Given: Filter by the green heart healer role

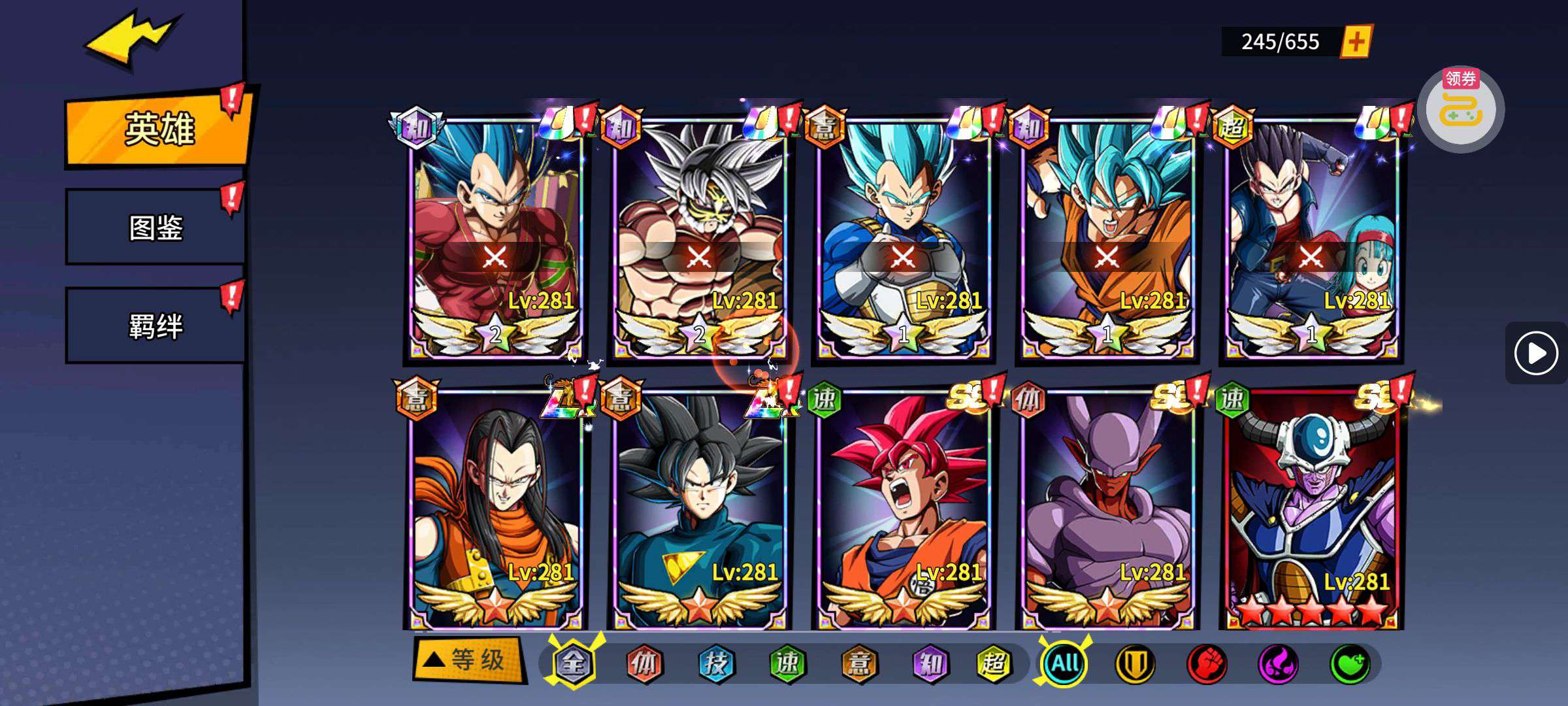Looking at the screenshot, I should (x=1350, y=664).
